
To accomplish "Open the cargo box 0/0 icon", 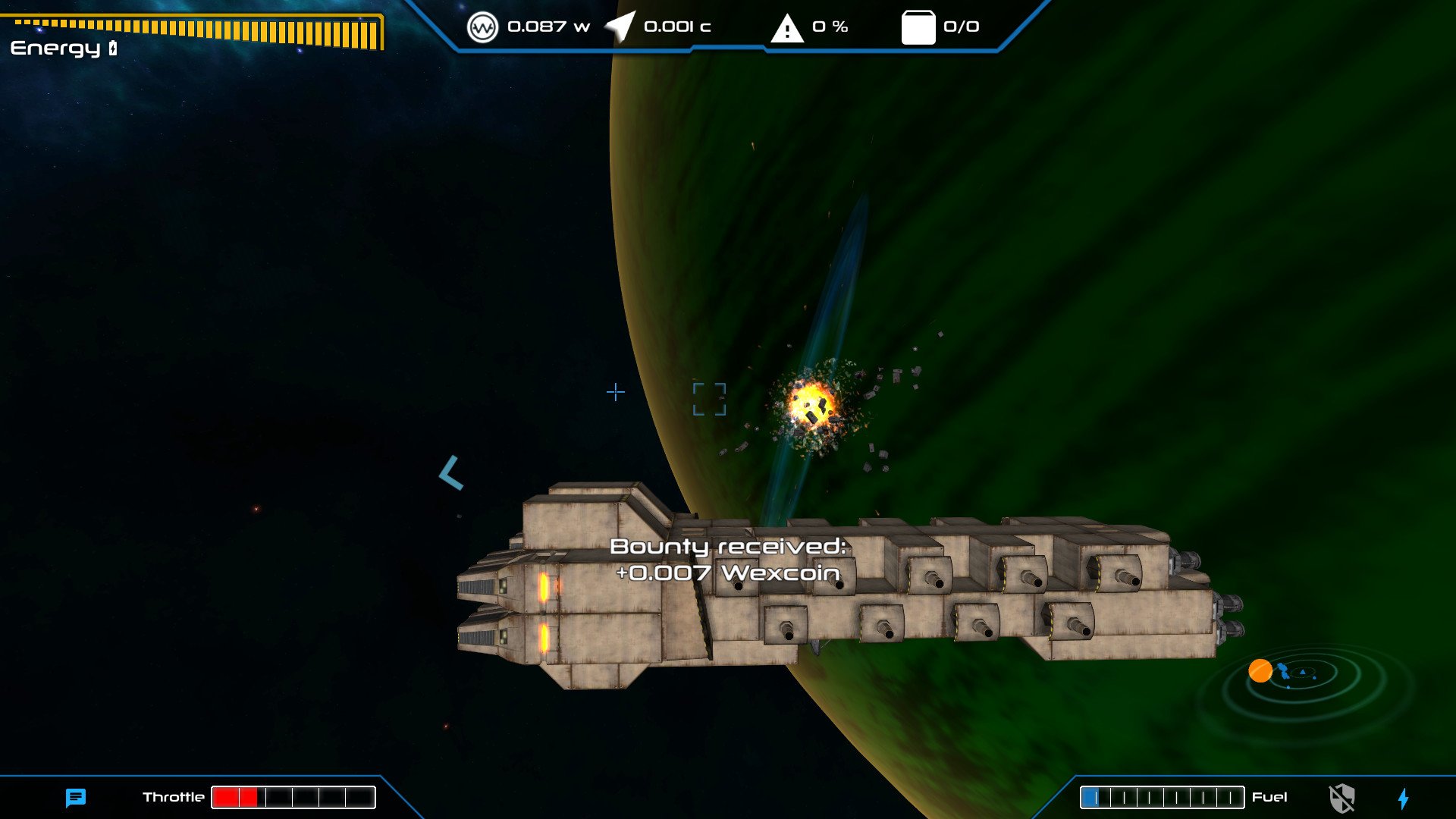I will point(918,25).
